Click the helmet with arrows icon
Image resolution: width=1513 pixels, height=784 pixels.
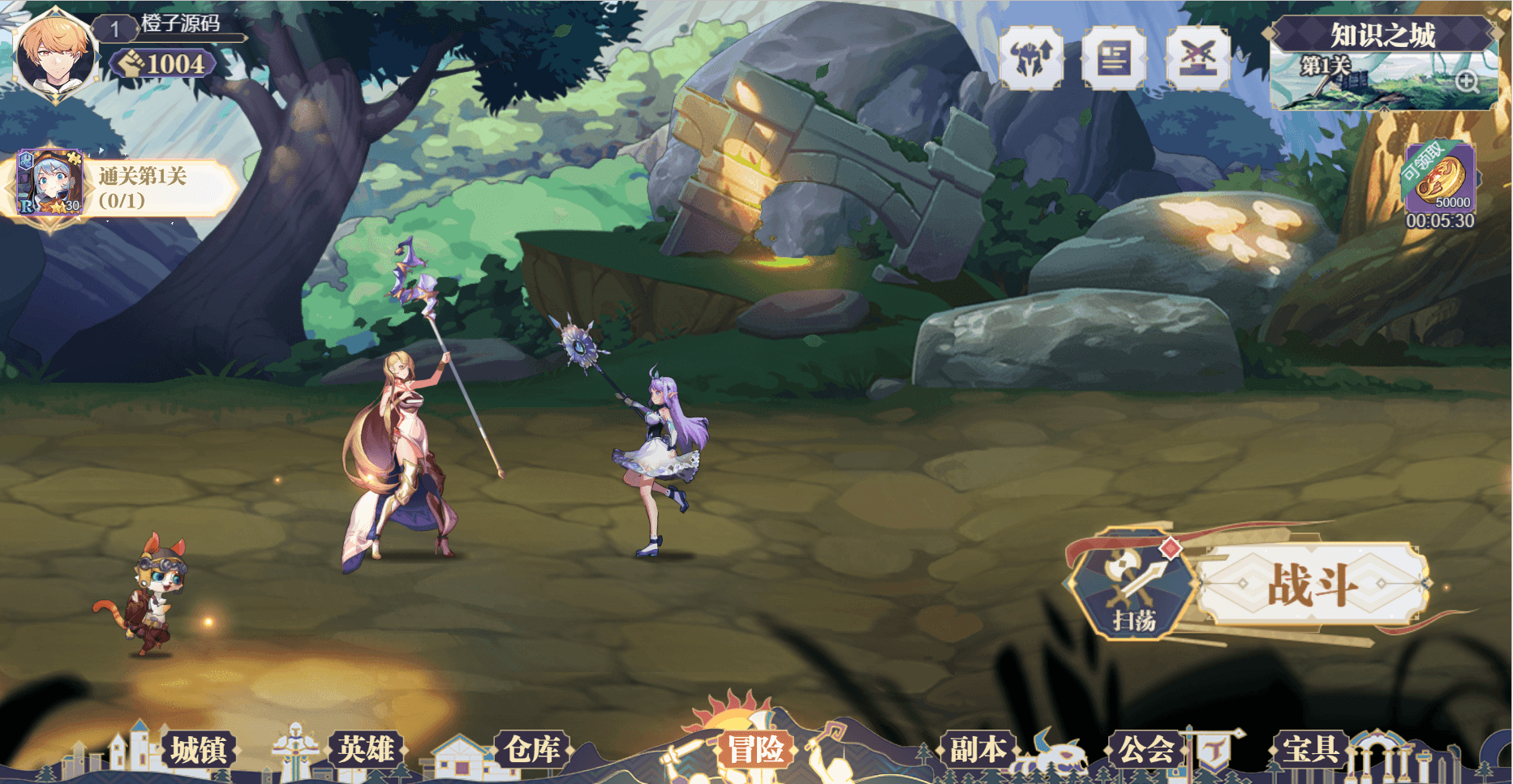1031,58
